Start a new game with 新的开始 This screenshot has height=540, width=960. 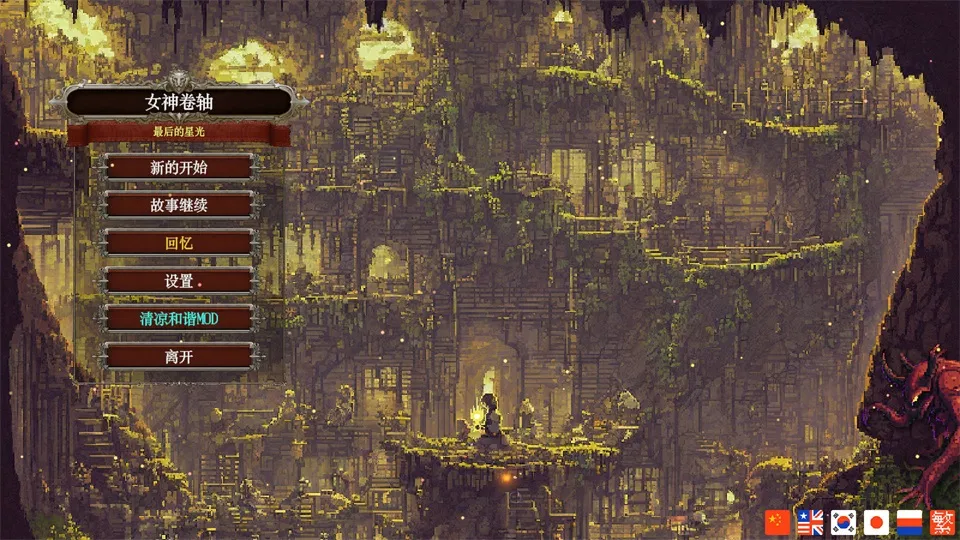(179, 167)
